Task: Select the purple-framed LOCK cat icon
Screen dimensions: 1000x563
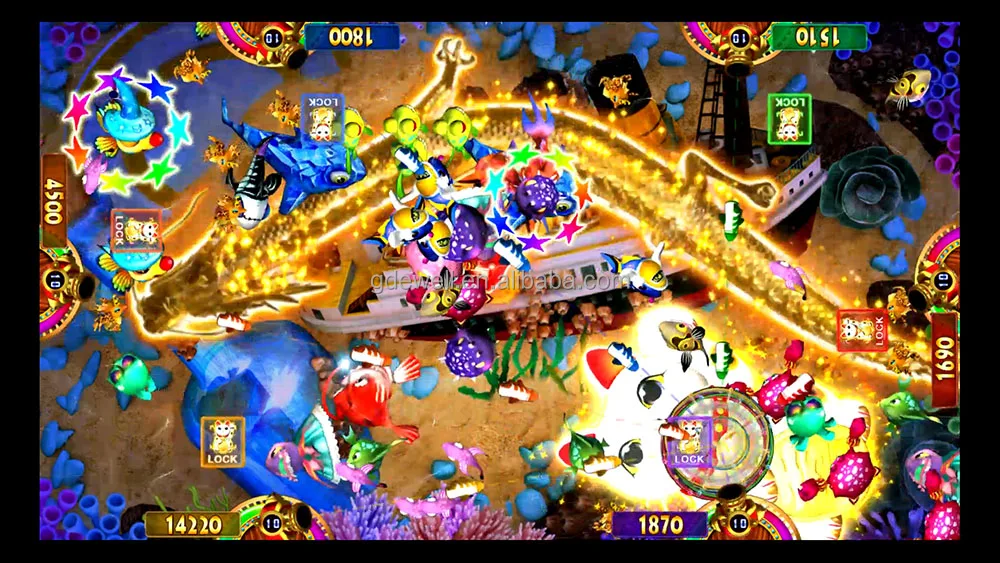Action: pos(688,441)
